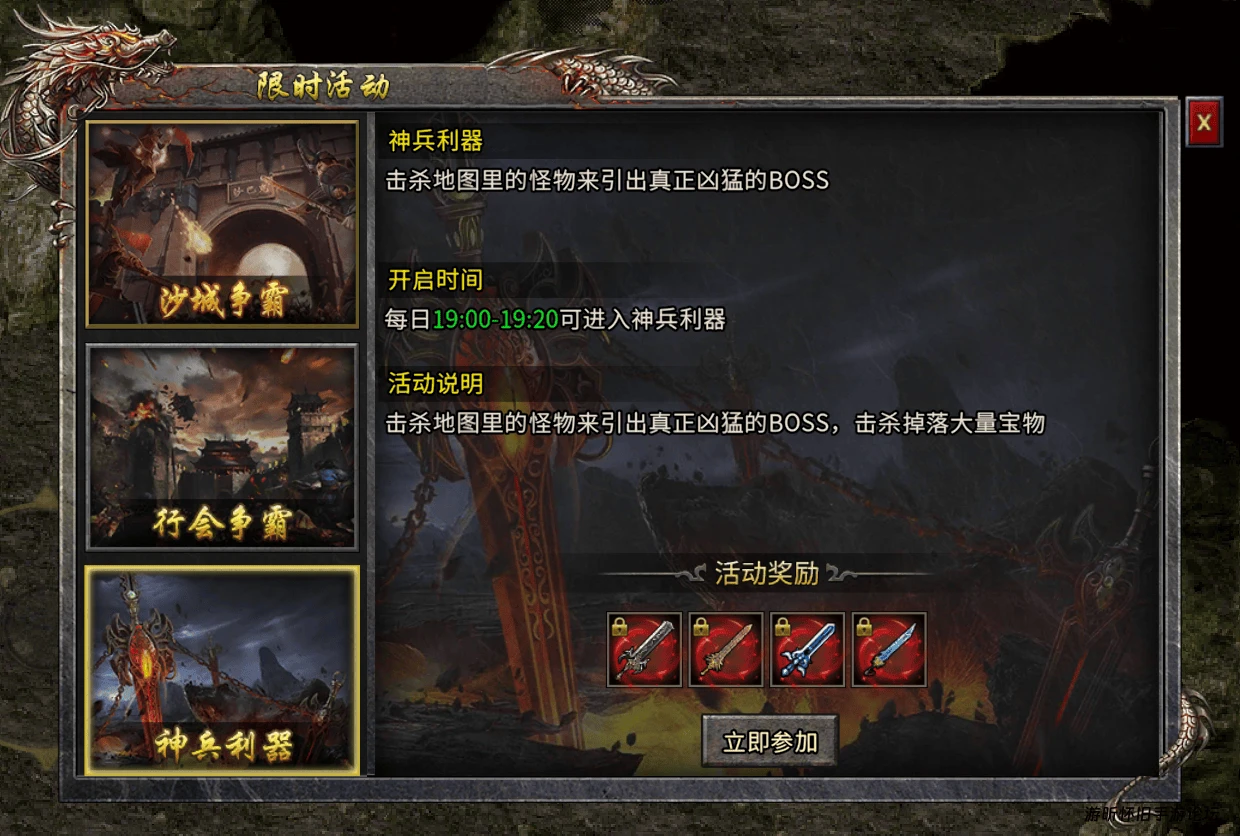The height and width of the screenshot is (836, 1240).
Task: Select the 神兵利器 activity tab
Action: point(222,670)
